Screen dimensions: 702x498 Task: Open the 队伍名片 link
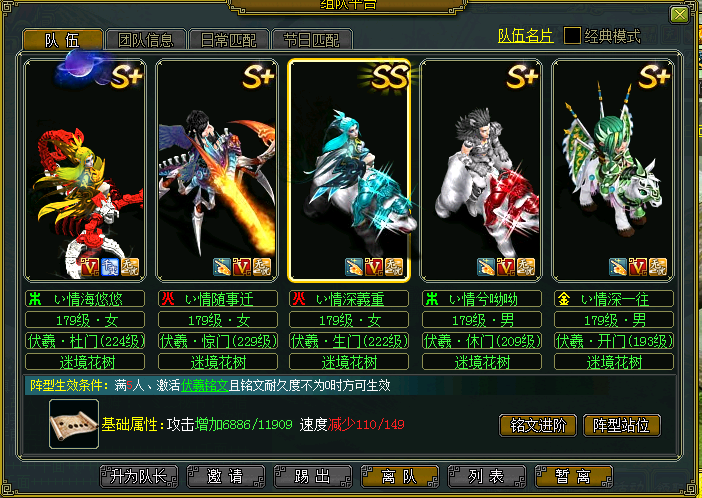(525, 36)
